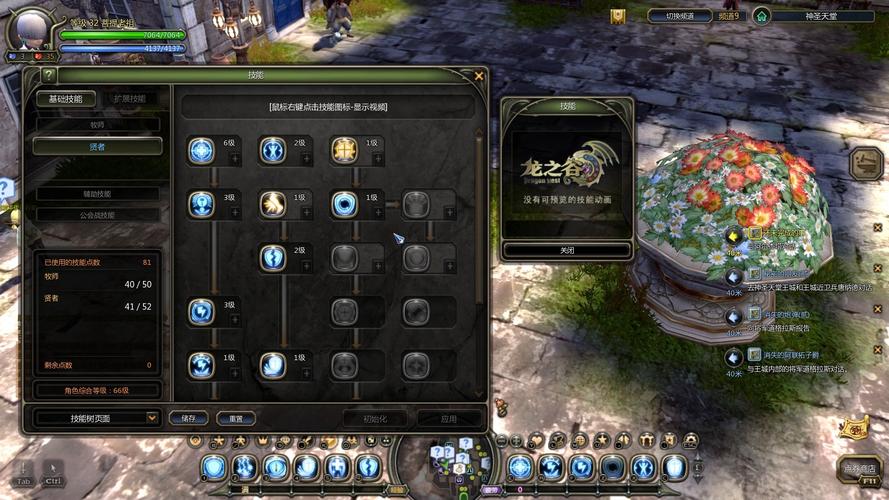
Task: Click the help question mark in skill window
Action: point(49,75)
